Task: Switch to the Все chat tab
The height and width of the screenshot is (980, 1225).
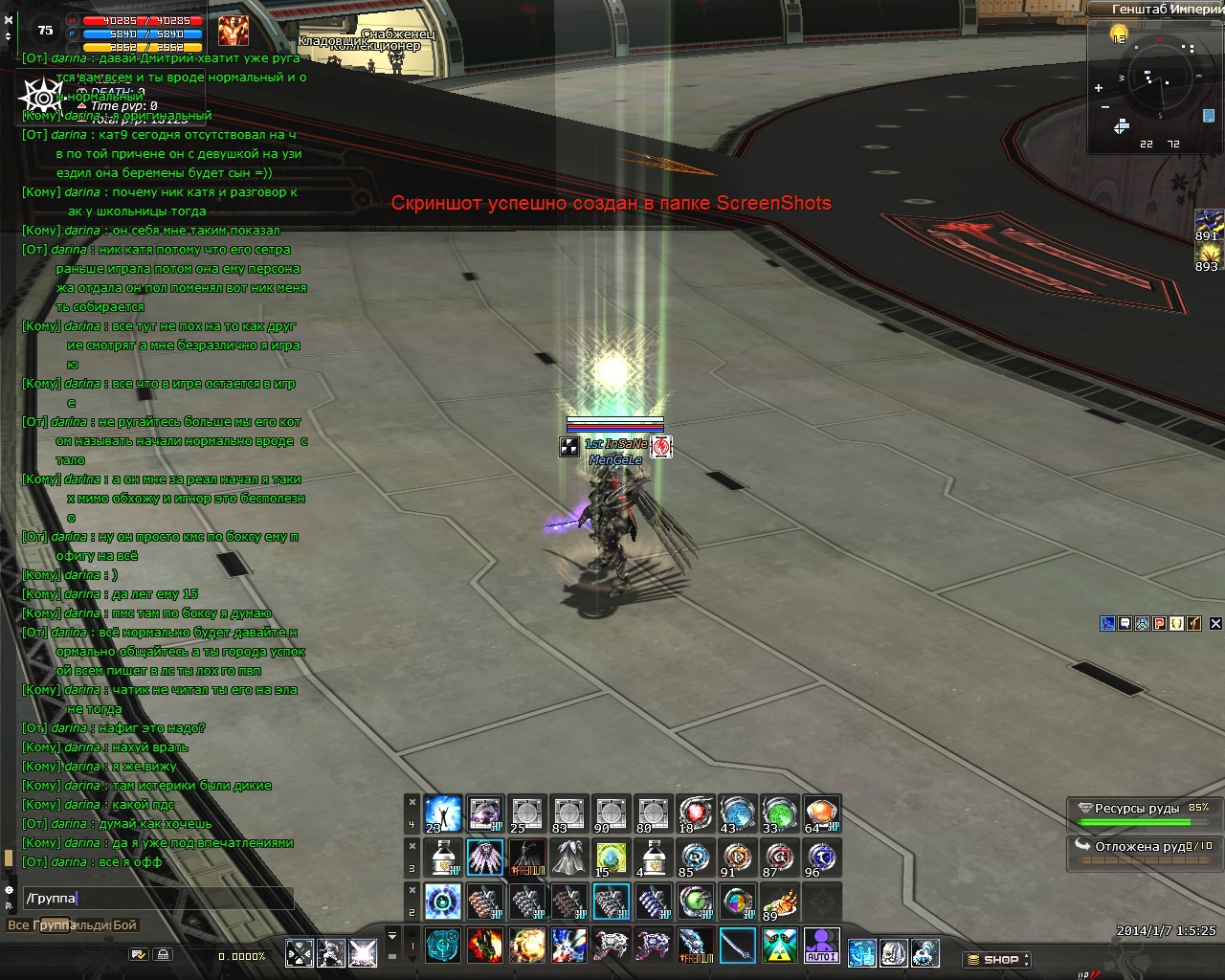Action: (18, 925)
